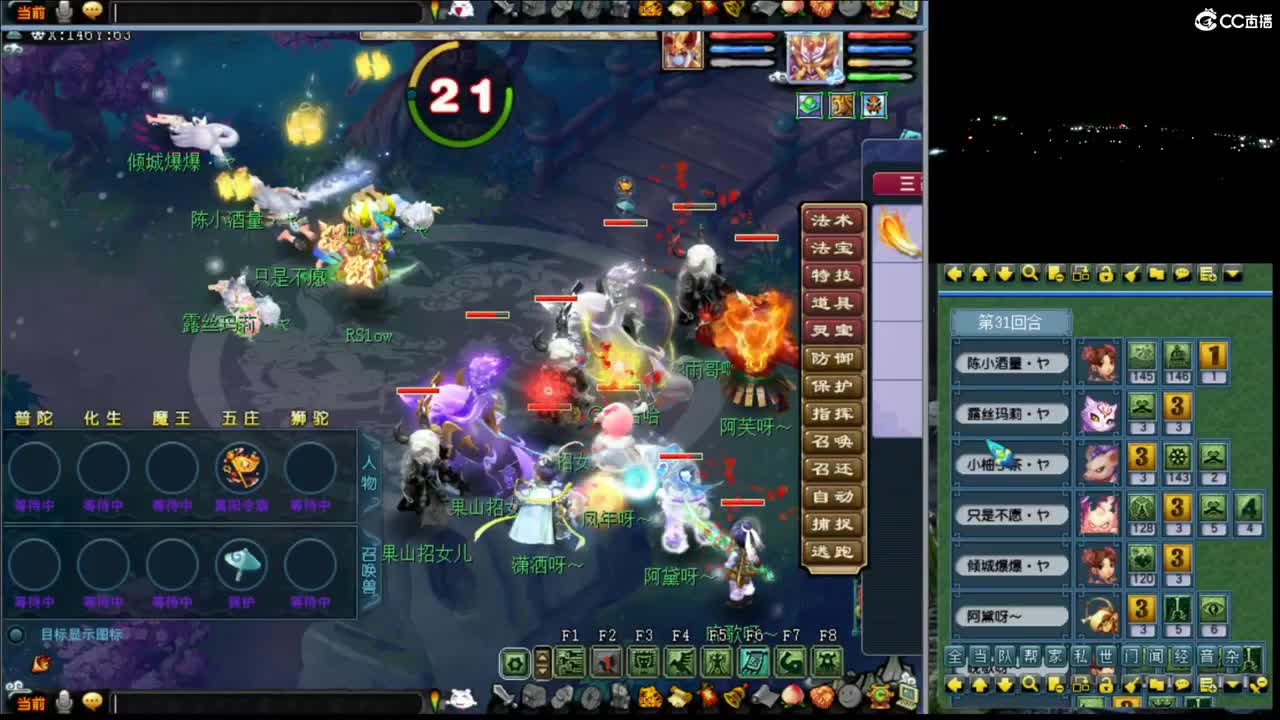The image size is (1280, 720).
Task: Open the down-arrow dropdown at the toolbar's end
Action: (x=1232, y=275)
